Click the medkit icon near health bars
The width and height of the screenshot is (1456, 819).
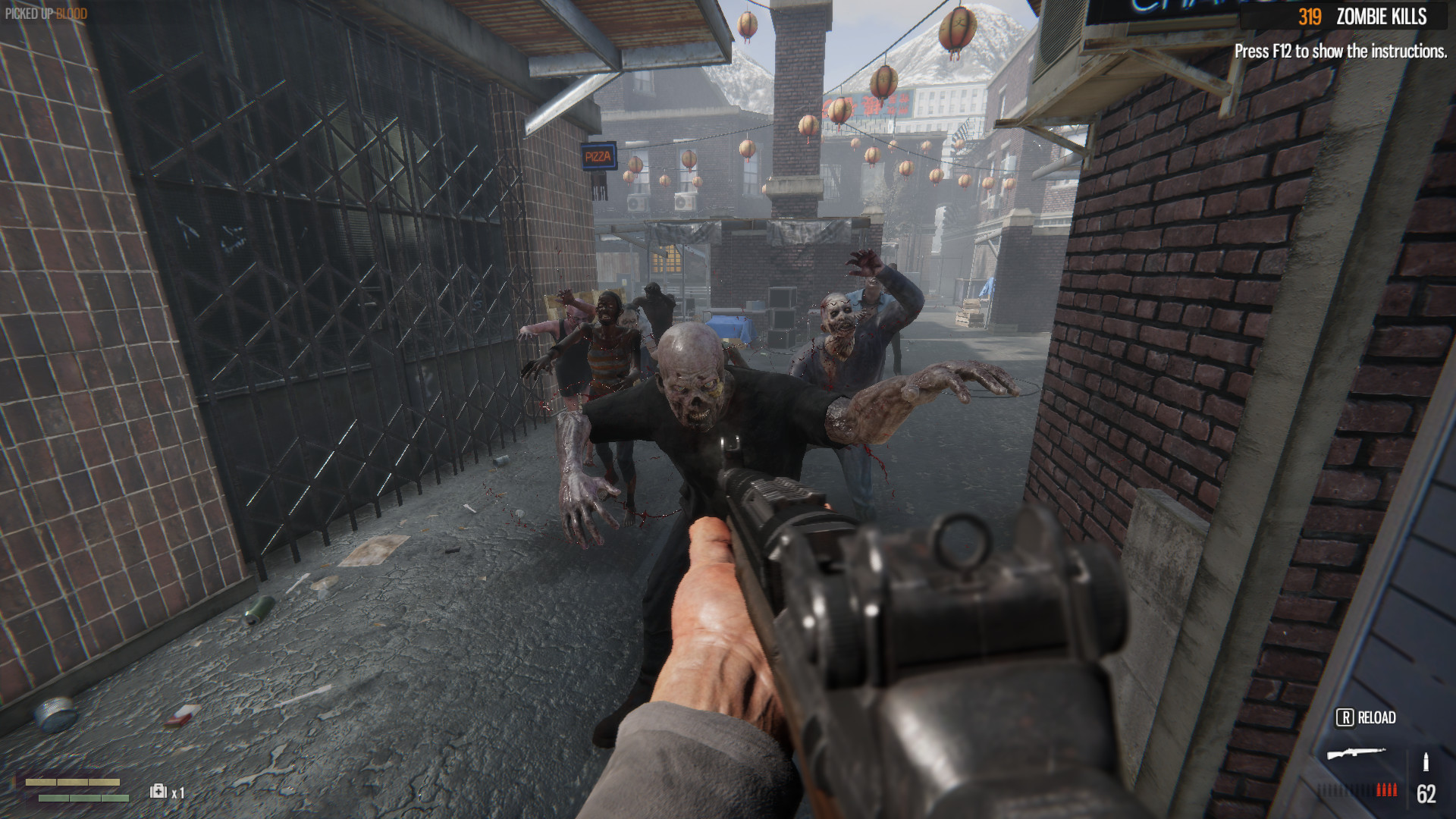click(158, 791)
